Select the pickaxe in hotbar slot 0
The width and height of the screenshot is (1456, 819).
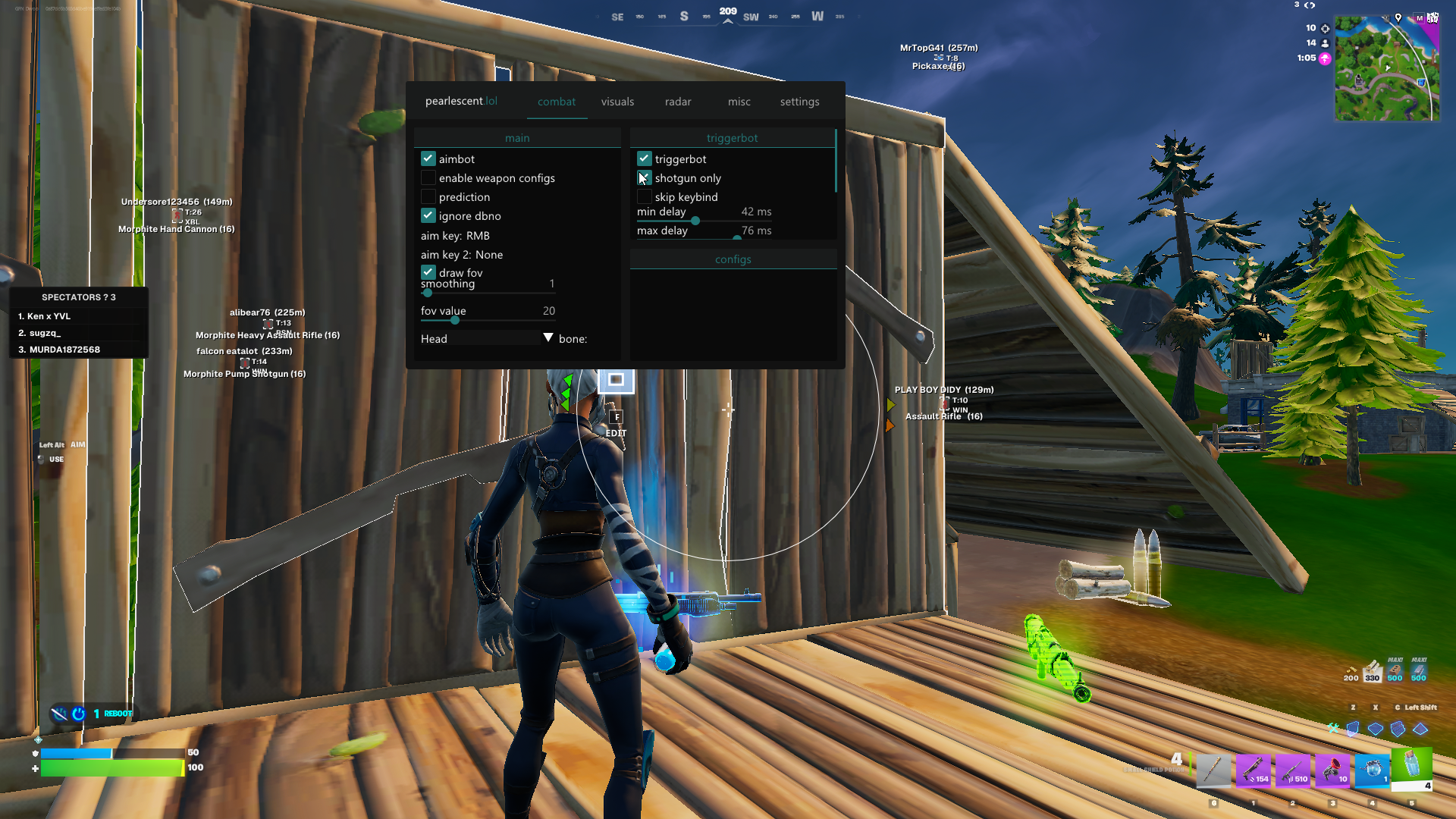pyautogui.click(x=1213, y=771)
